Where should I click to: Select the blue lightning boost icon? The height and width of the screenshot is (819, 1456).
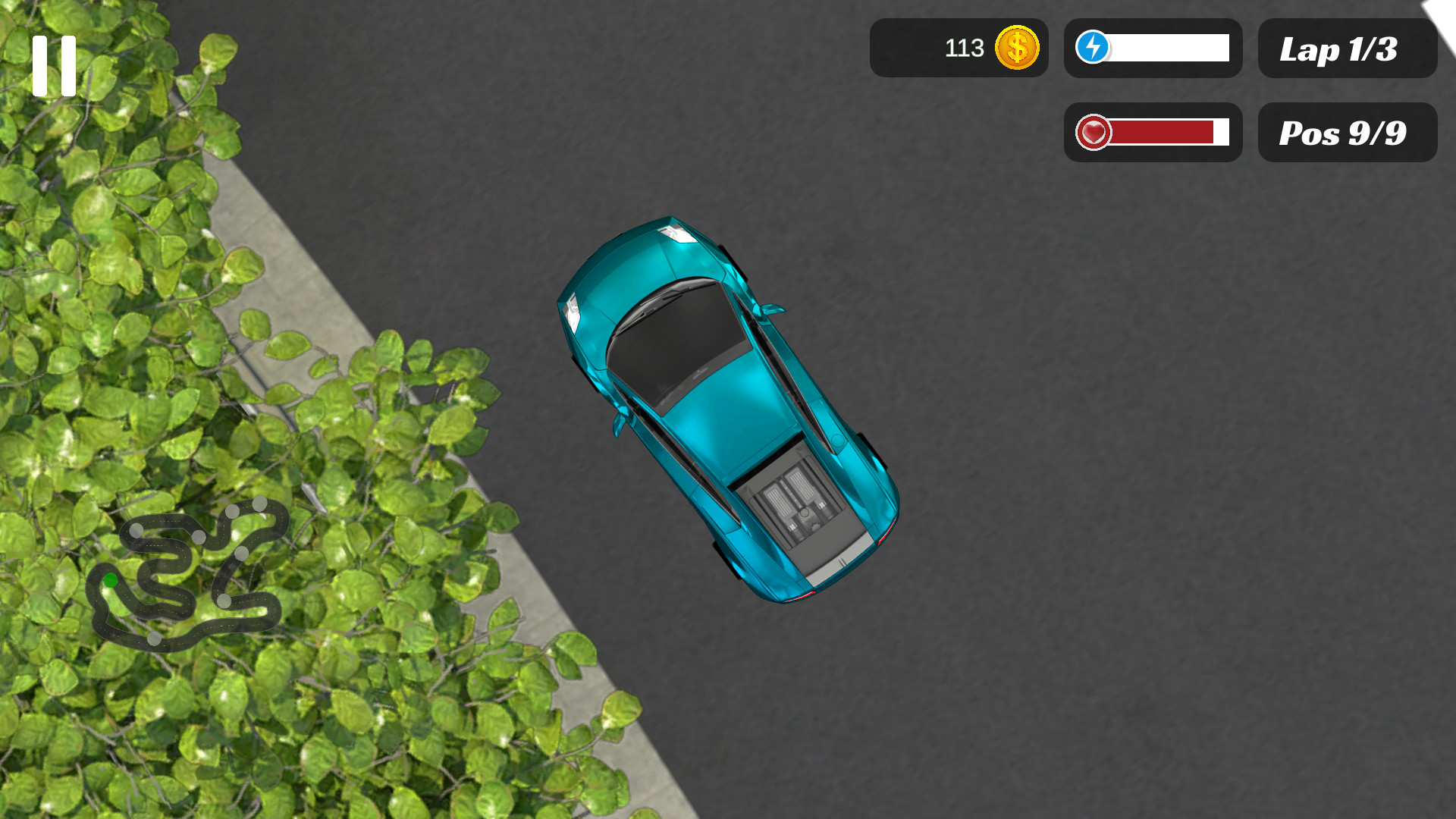1092,48
